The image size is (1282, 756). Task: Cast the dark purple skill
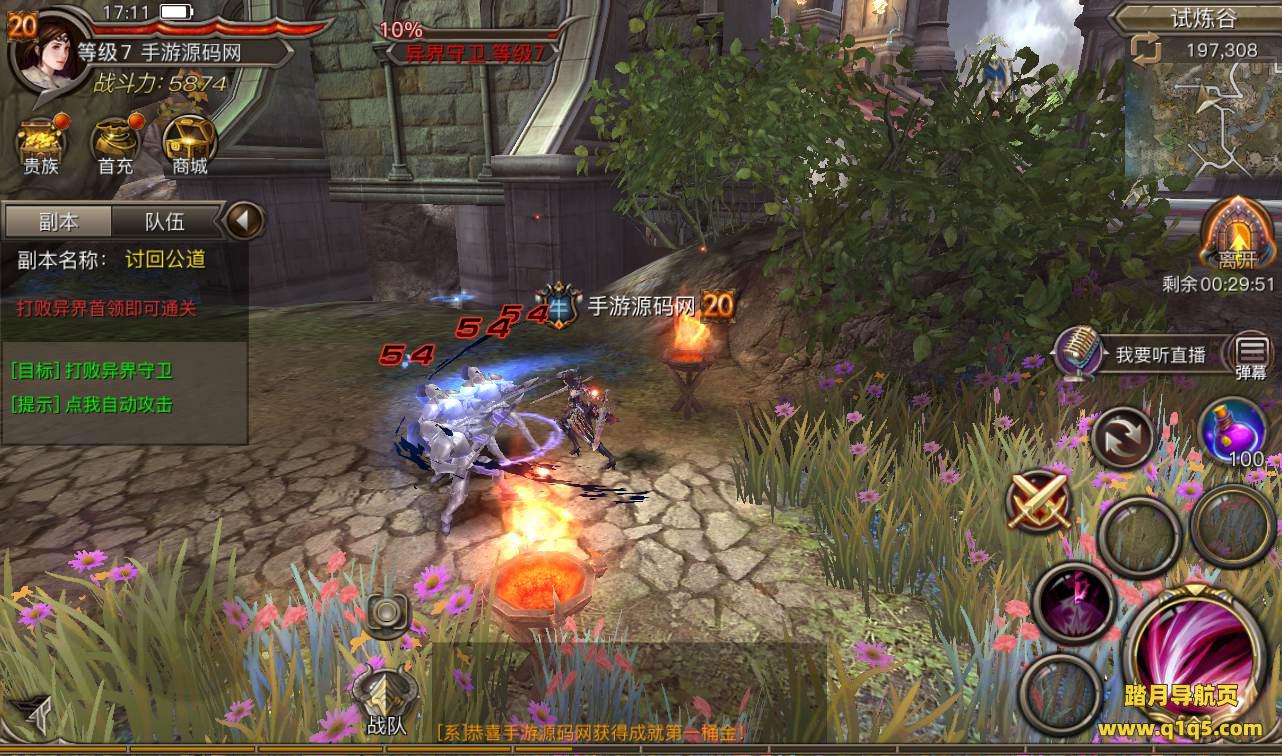1073,602
